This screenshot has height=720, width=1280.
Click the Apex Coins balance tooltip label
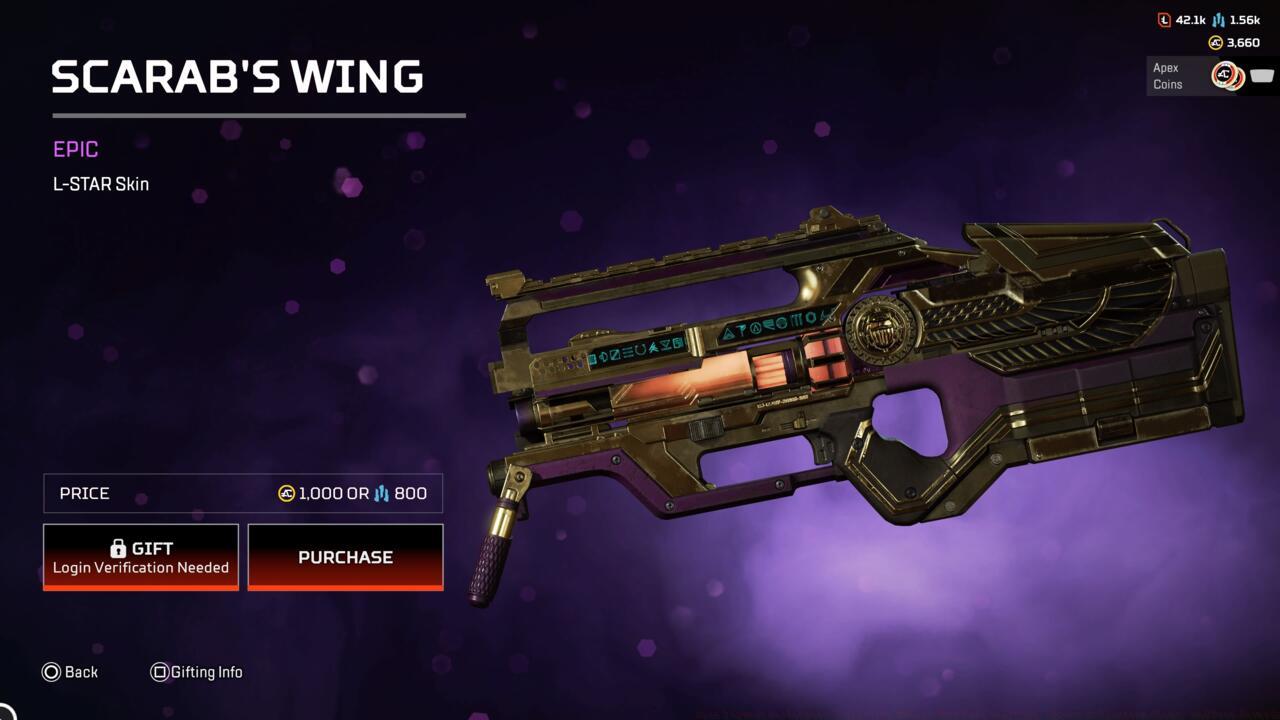click(x=1167, y=75)
